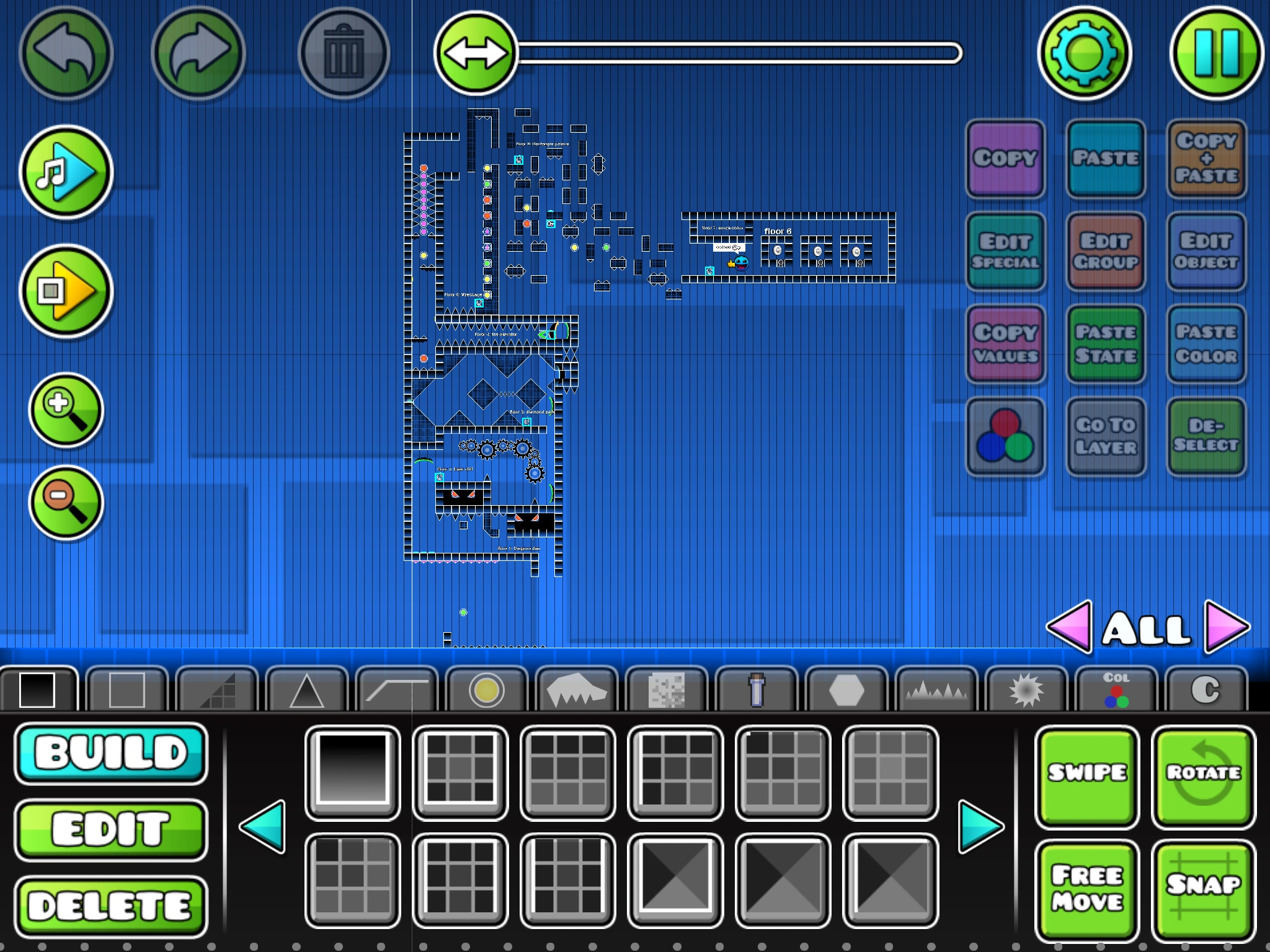Select the trash can to delete objects
Image resolution: width=1270 pixels, height=952 pixels.
[x=343, y=53]
